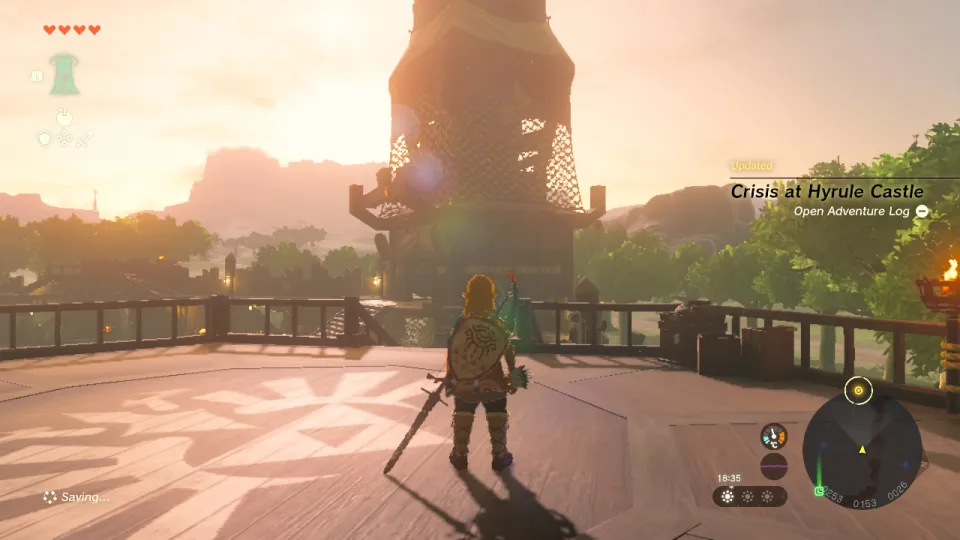Viewport: 960px width, 540px height.
Task: Click the purple sound sensor gauge
Action: (774, 466)
